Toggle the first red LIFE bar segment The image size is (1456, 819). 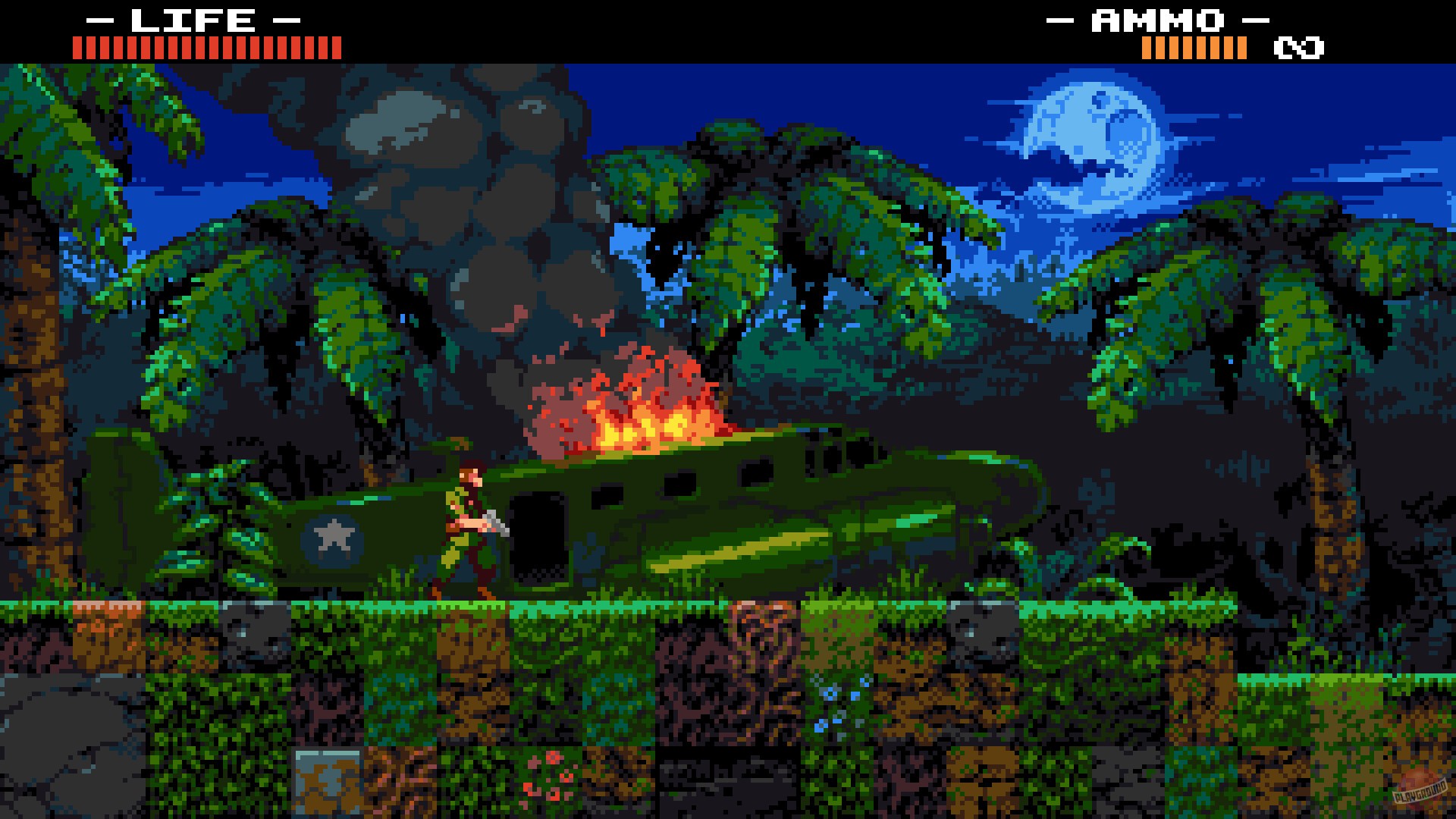coord(77,49)
